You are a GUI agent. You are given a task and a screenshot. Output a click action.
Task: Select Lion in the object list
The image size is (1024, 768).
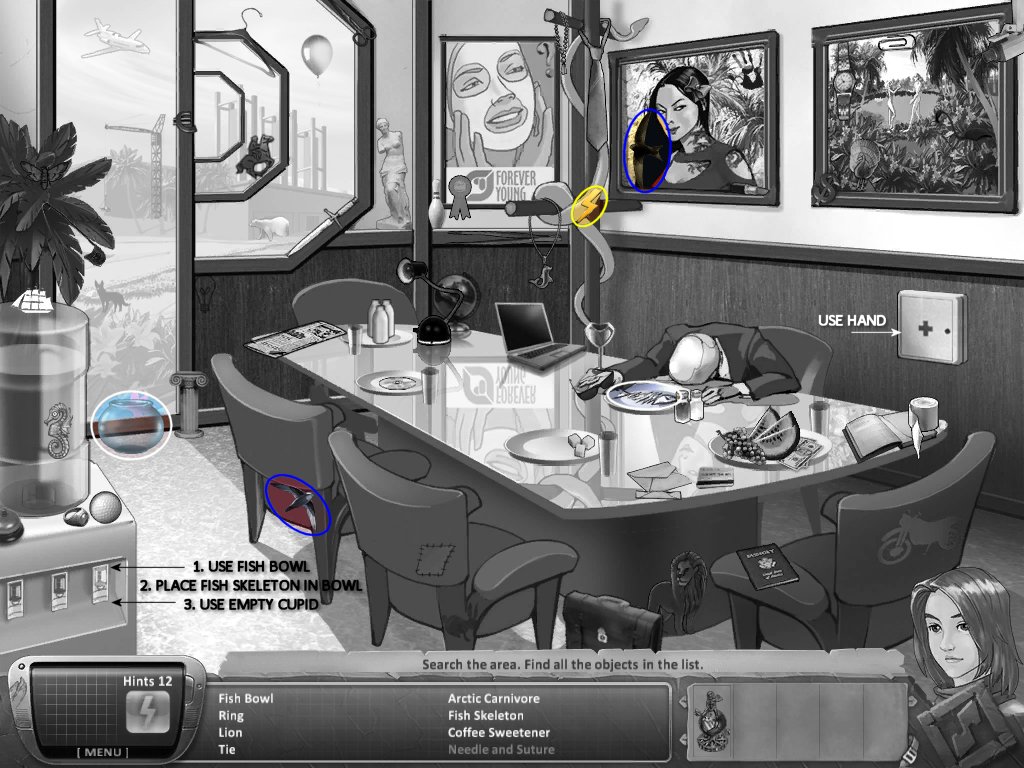230,733
